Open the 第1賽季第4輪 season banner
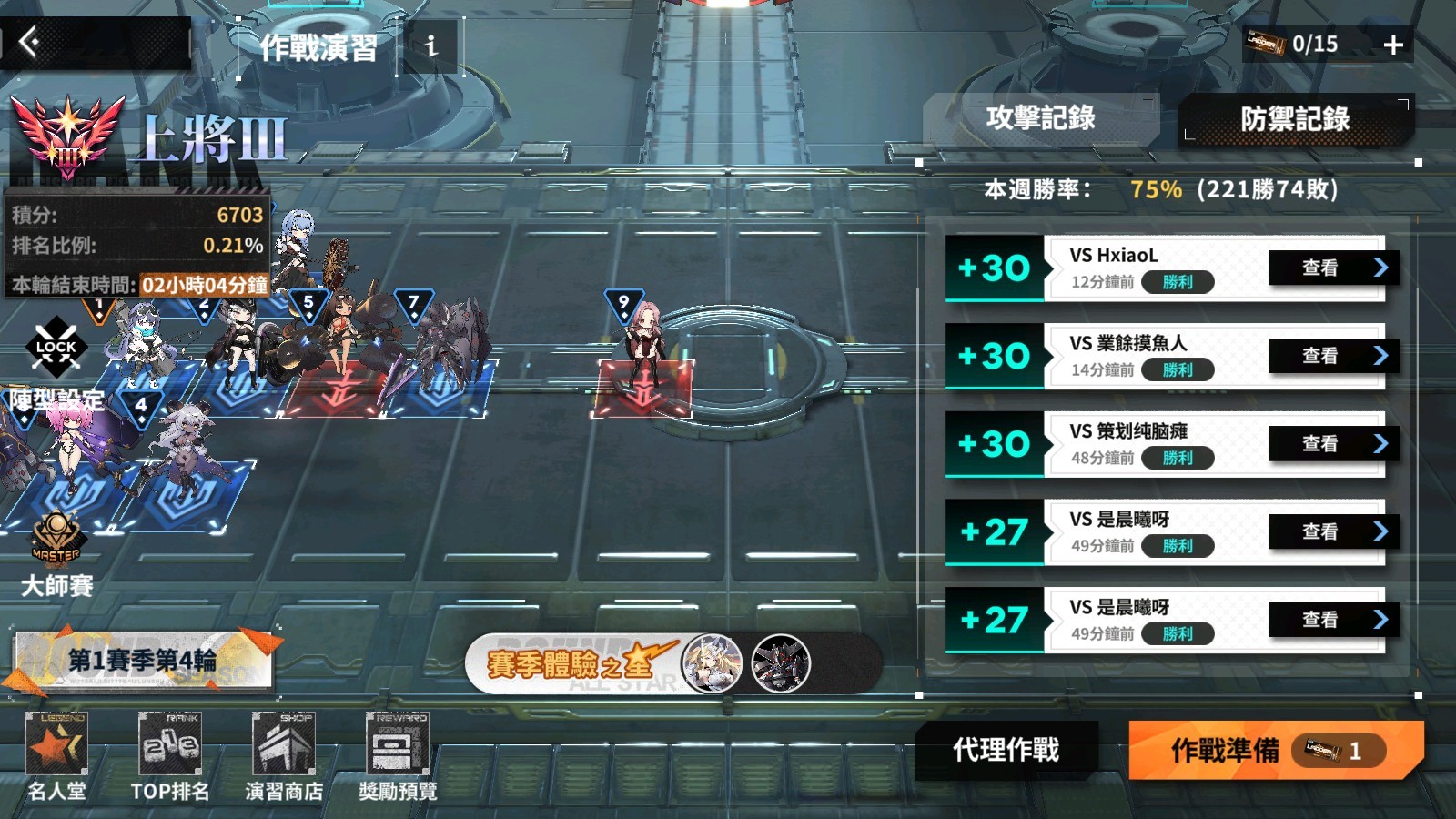The height and width of the screenshot is (819, 1456). [143, 660]
